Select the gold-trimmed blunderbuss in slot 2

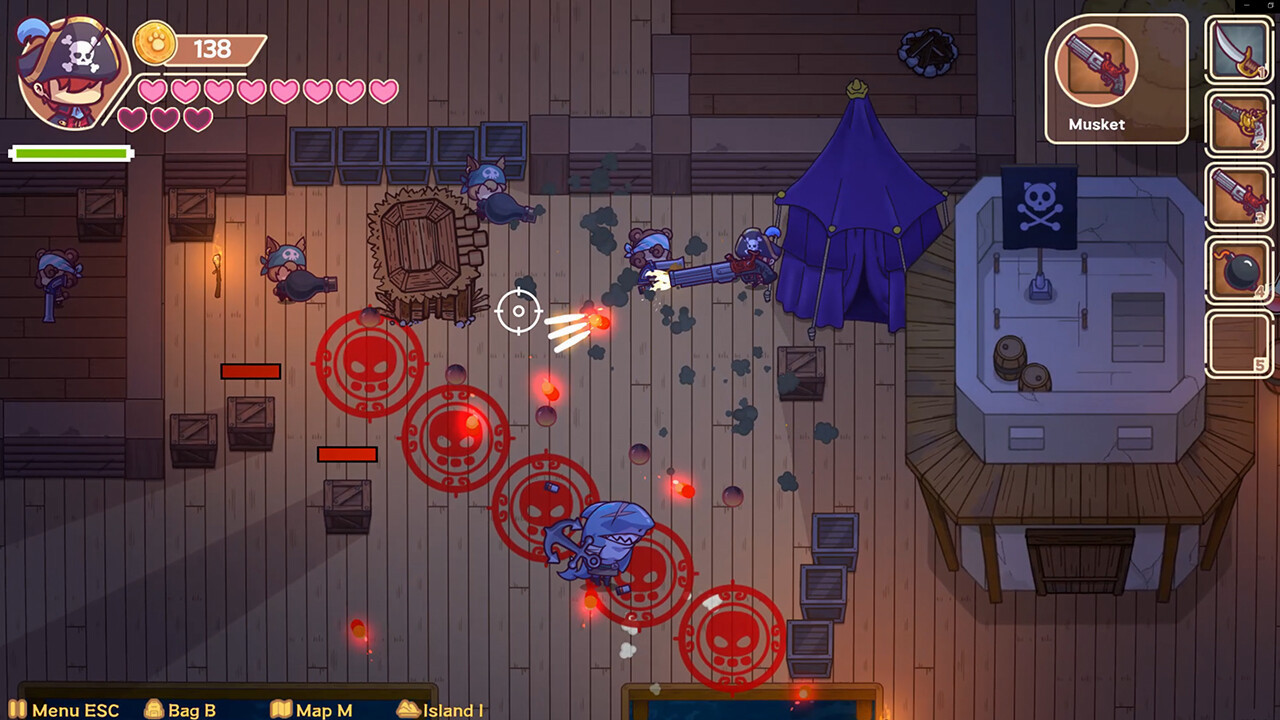pyautogui.click(x=1238, y=123)
